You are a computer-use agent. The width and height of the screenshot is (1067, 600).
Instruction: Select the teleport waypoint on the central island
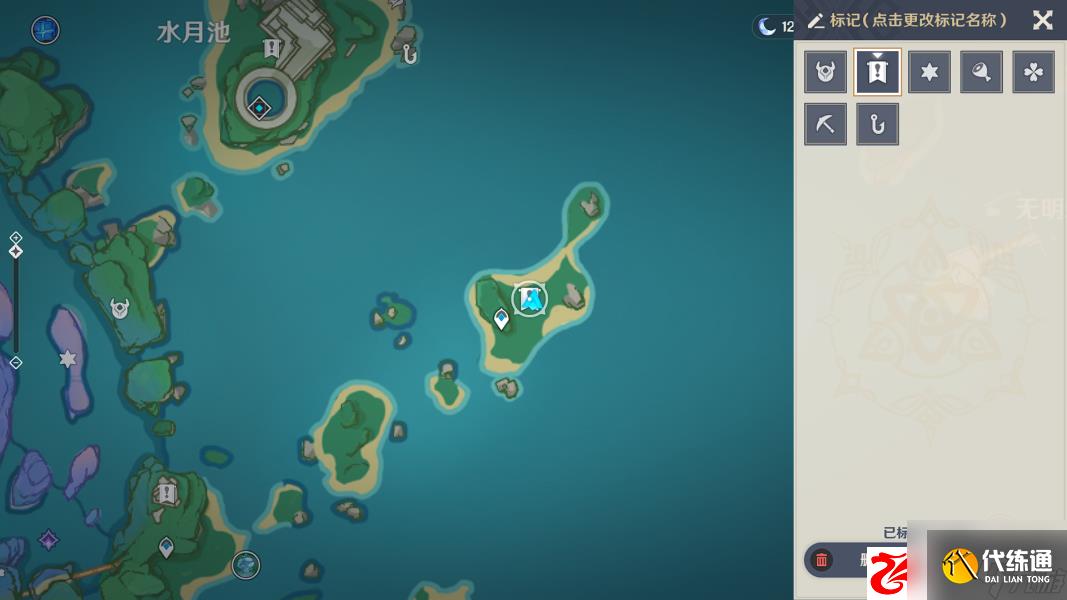501,318
